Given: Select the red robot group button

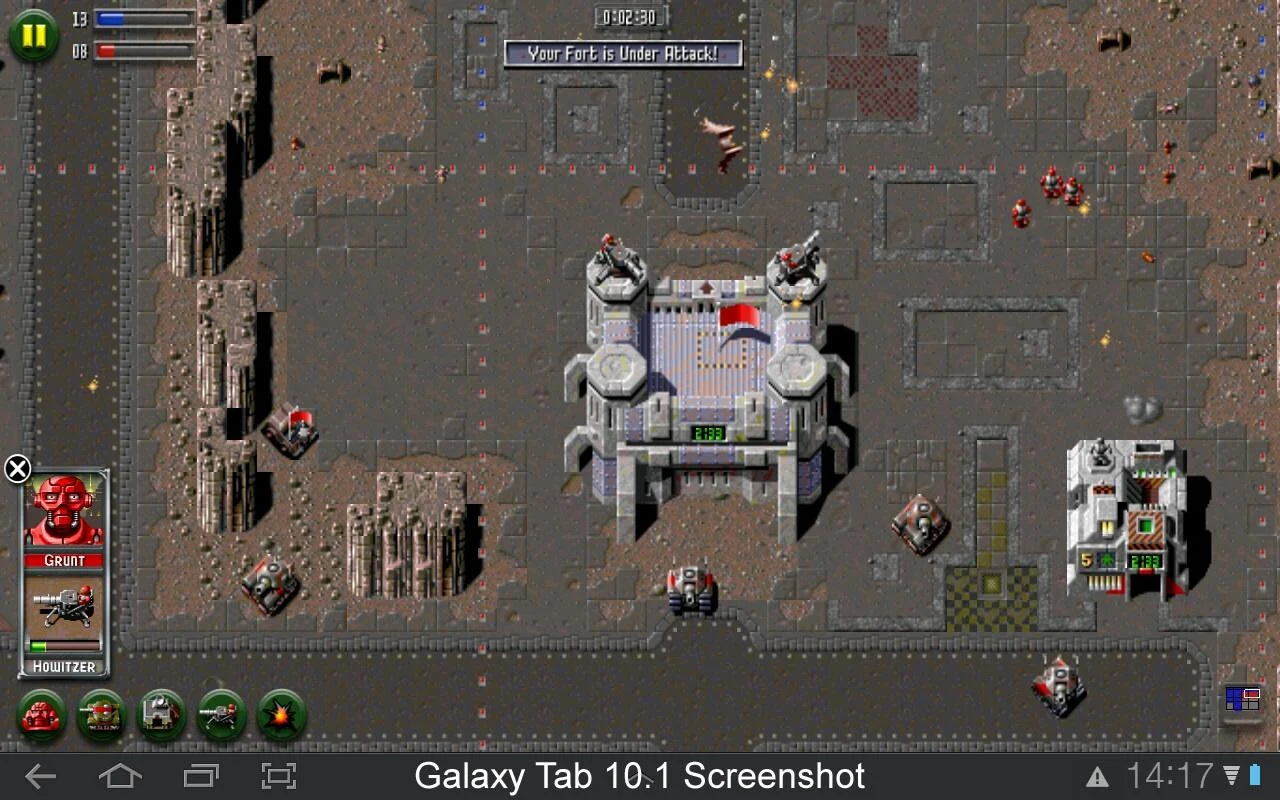Looking at the screenshot, I should point(42,715).
